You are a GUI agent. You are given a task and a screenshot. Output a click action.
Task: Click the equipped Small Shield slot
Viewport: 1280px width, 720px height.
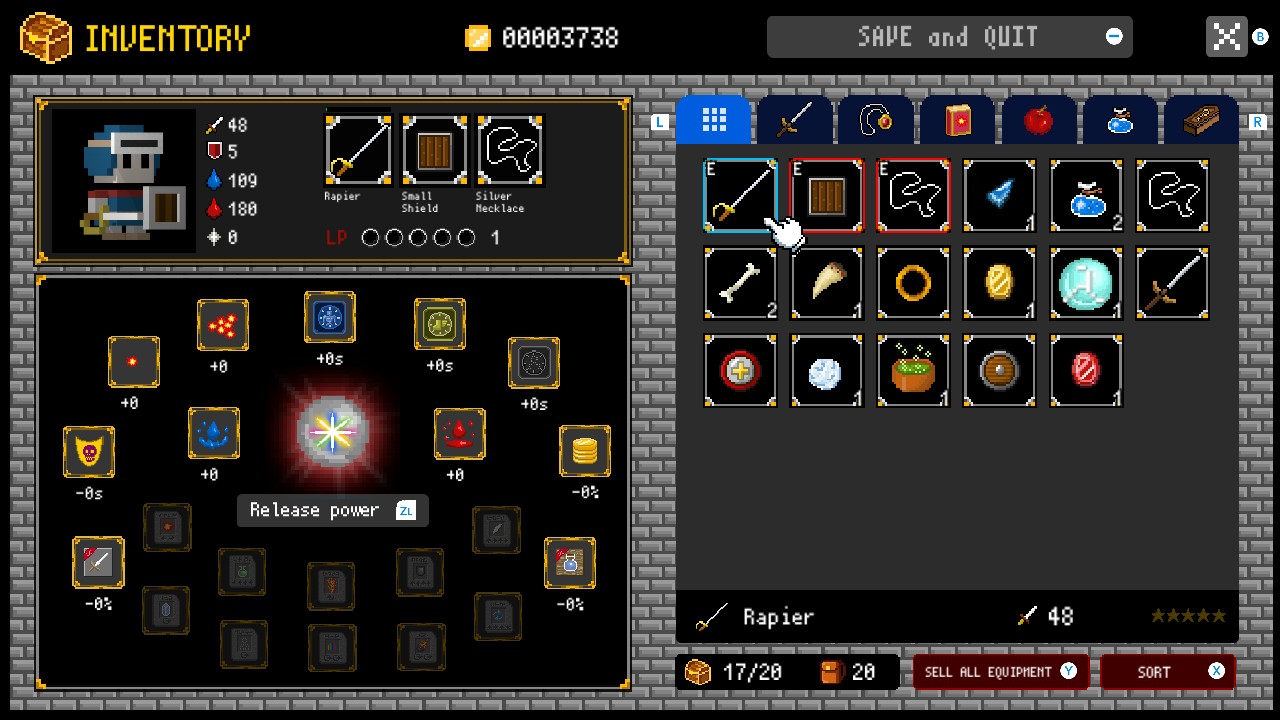433,148
